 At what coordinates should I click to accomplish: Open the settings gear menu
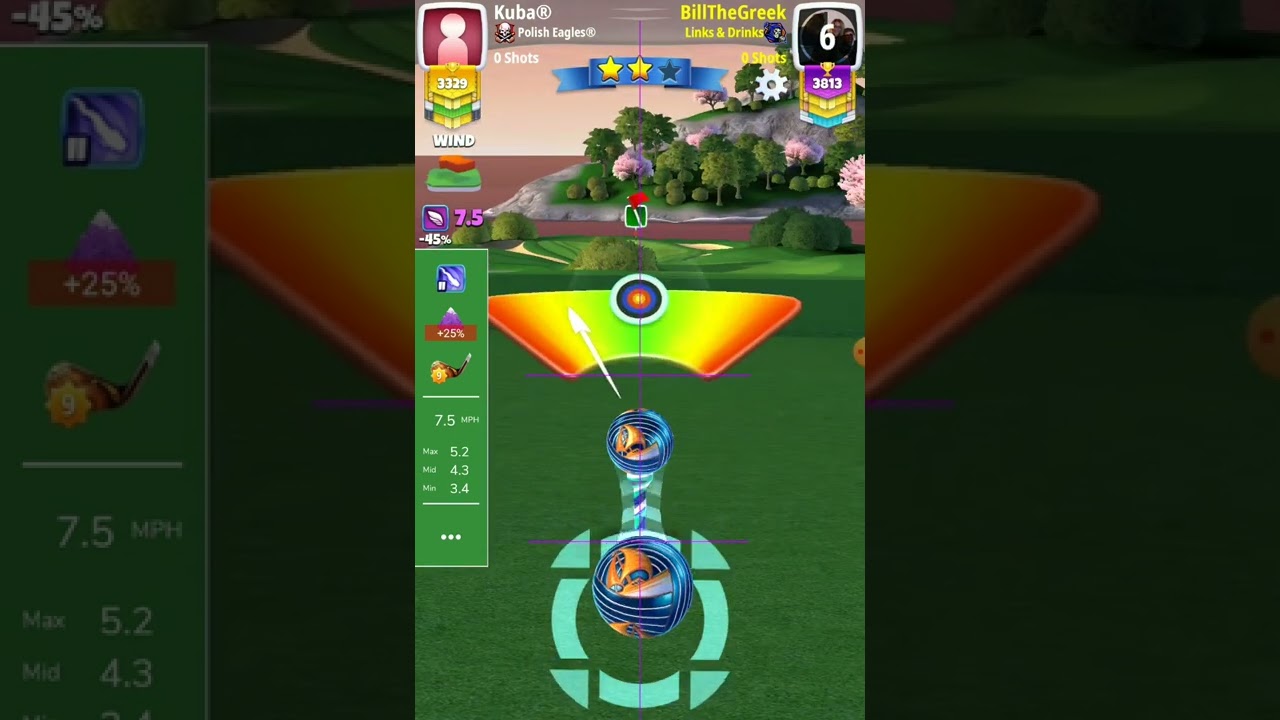click(771, 85)
